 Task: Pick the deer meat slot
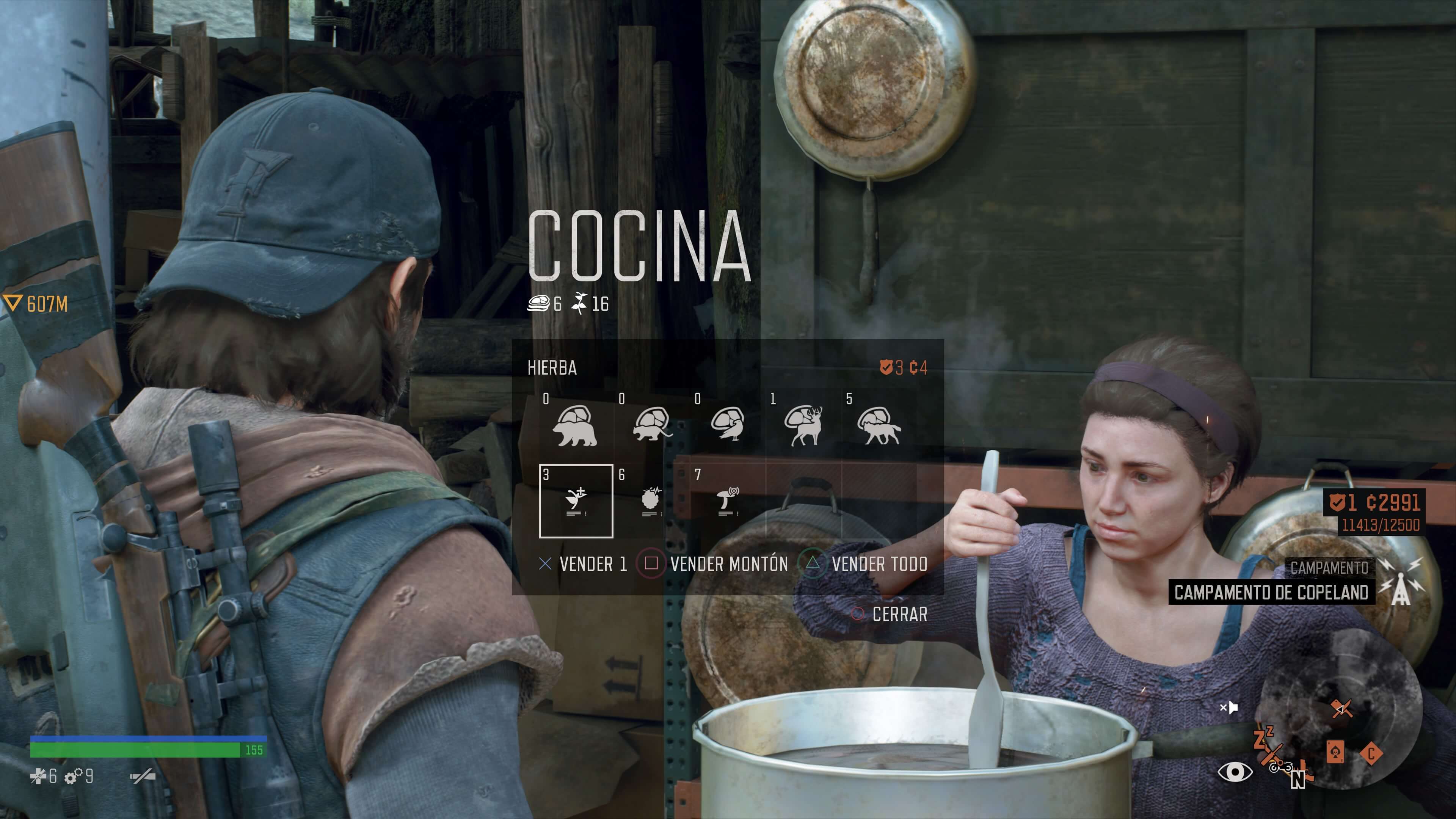803,425
